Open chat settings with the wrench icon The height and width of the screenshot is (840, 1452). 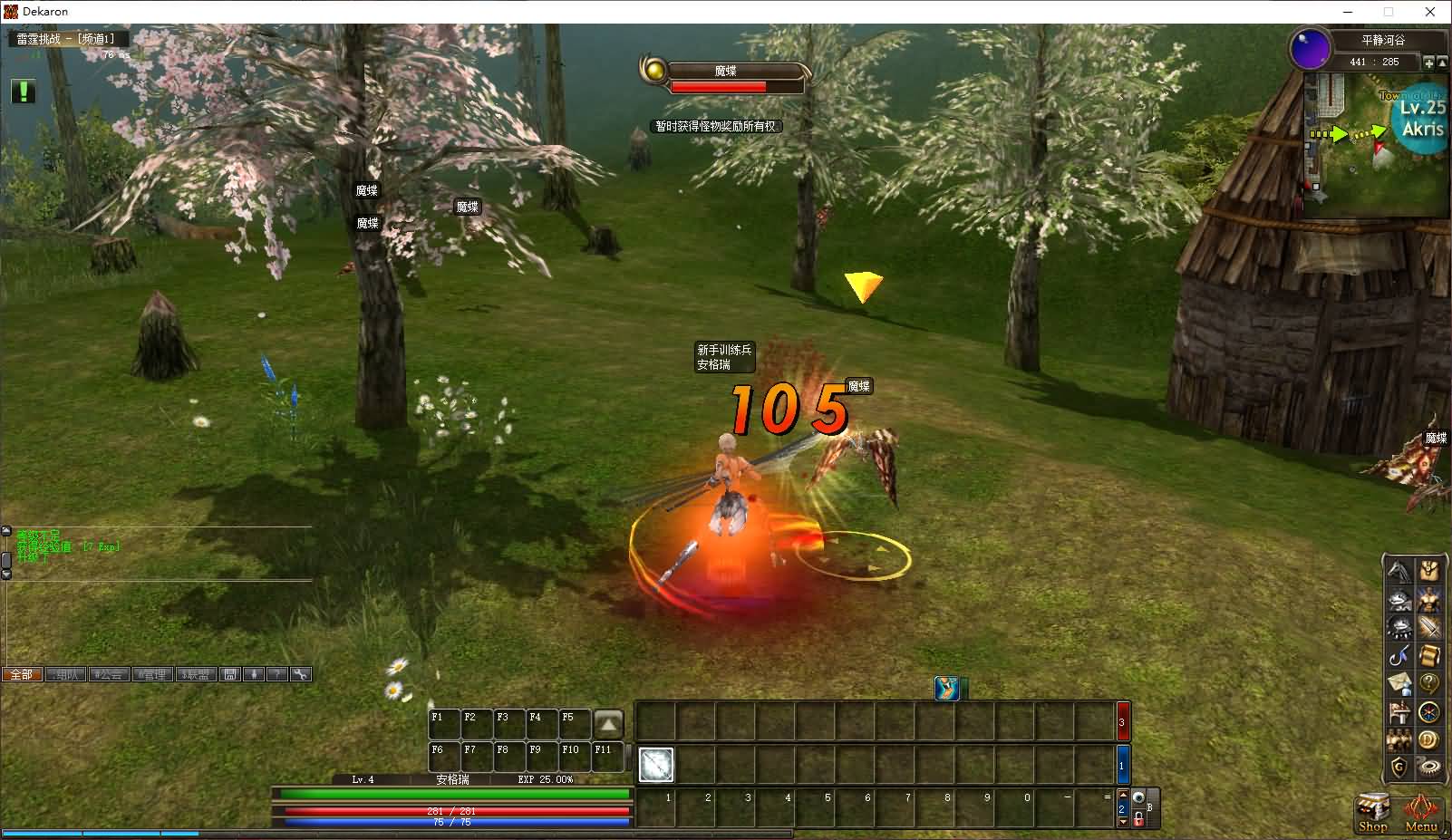point(301,674)
